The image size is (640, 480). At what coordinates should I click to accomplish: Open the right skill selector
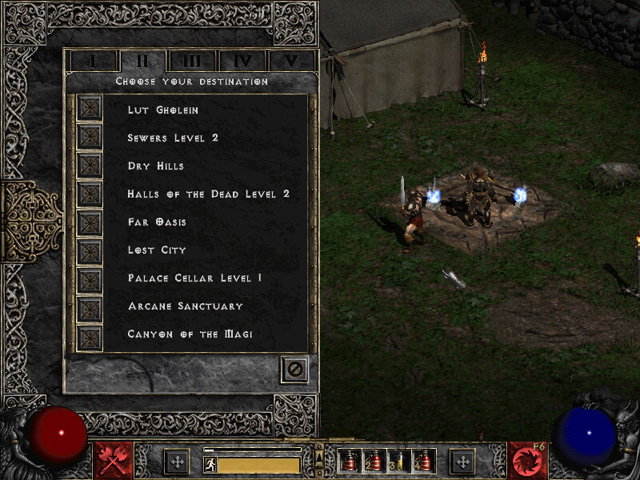pyautogui.click(x=526, y=460)
